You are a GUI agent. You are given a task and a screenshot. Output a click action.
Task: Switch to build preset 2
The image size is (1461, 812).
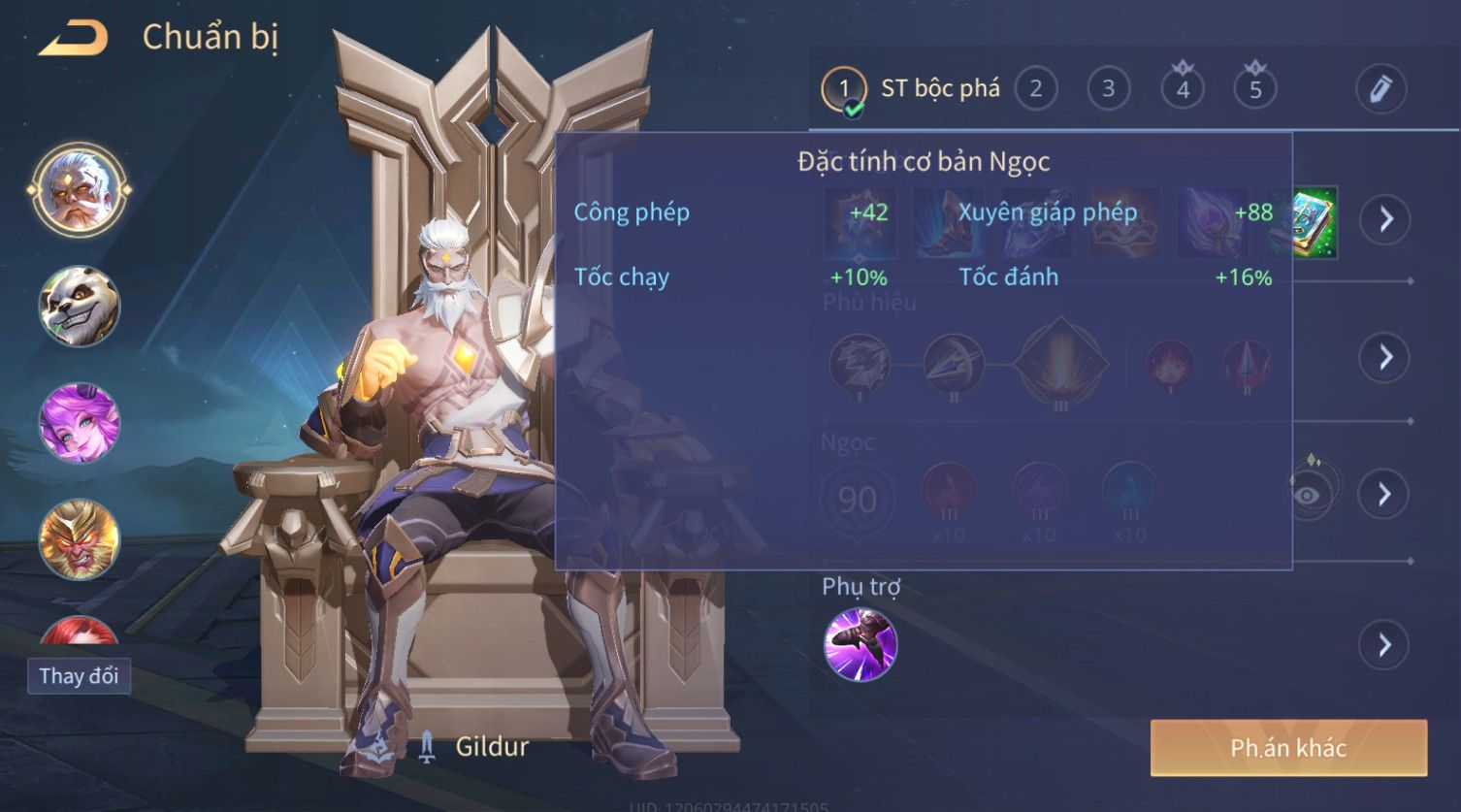pos(1036,89)
